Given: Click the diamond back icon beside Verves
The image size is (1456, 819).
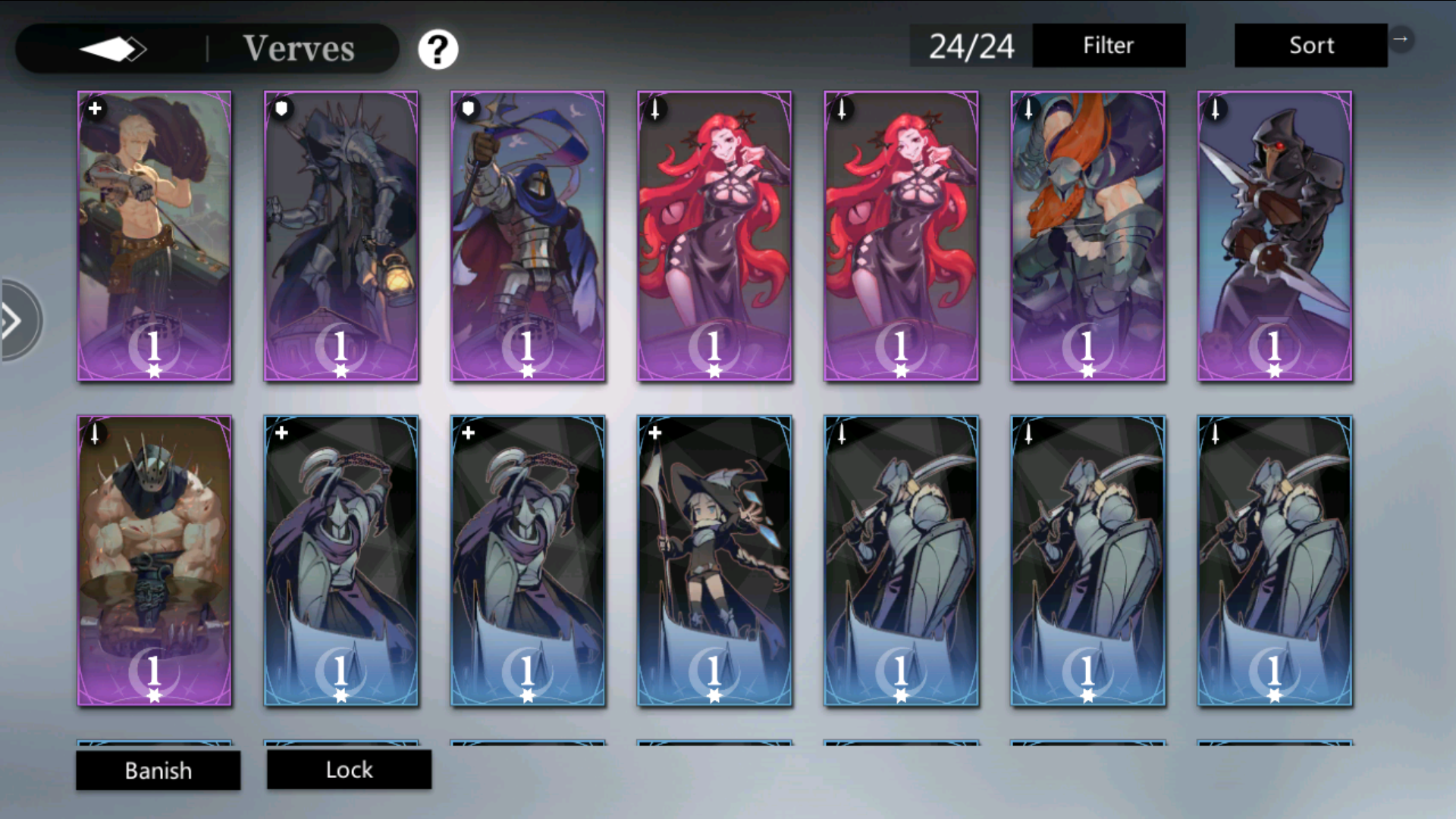Looking at the screenshot, I should (115, 48).
